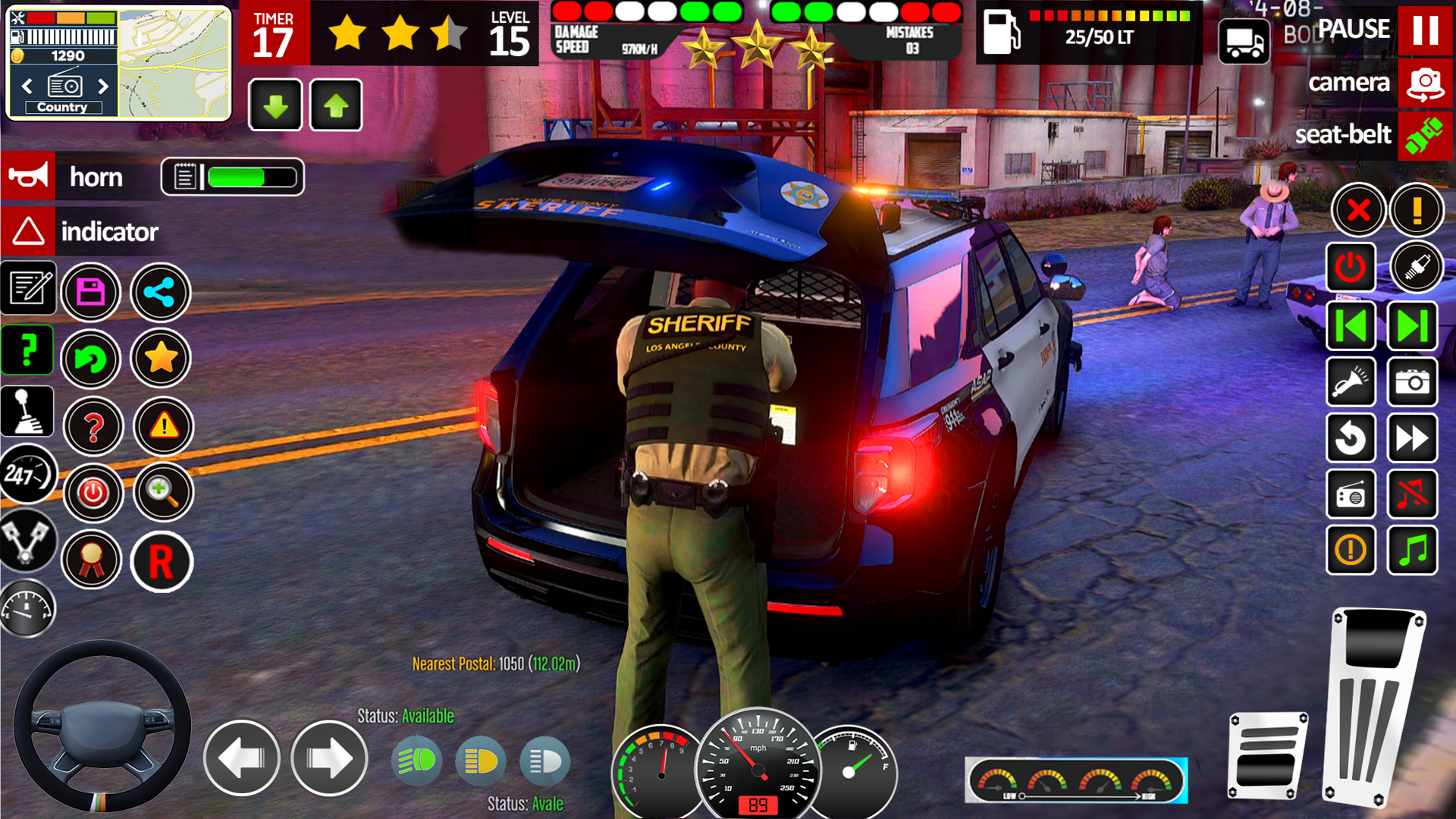Open the radio player

tap(1351, 495)
